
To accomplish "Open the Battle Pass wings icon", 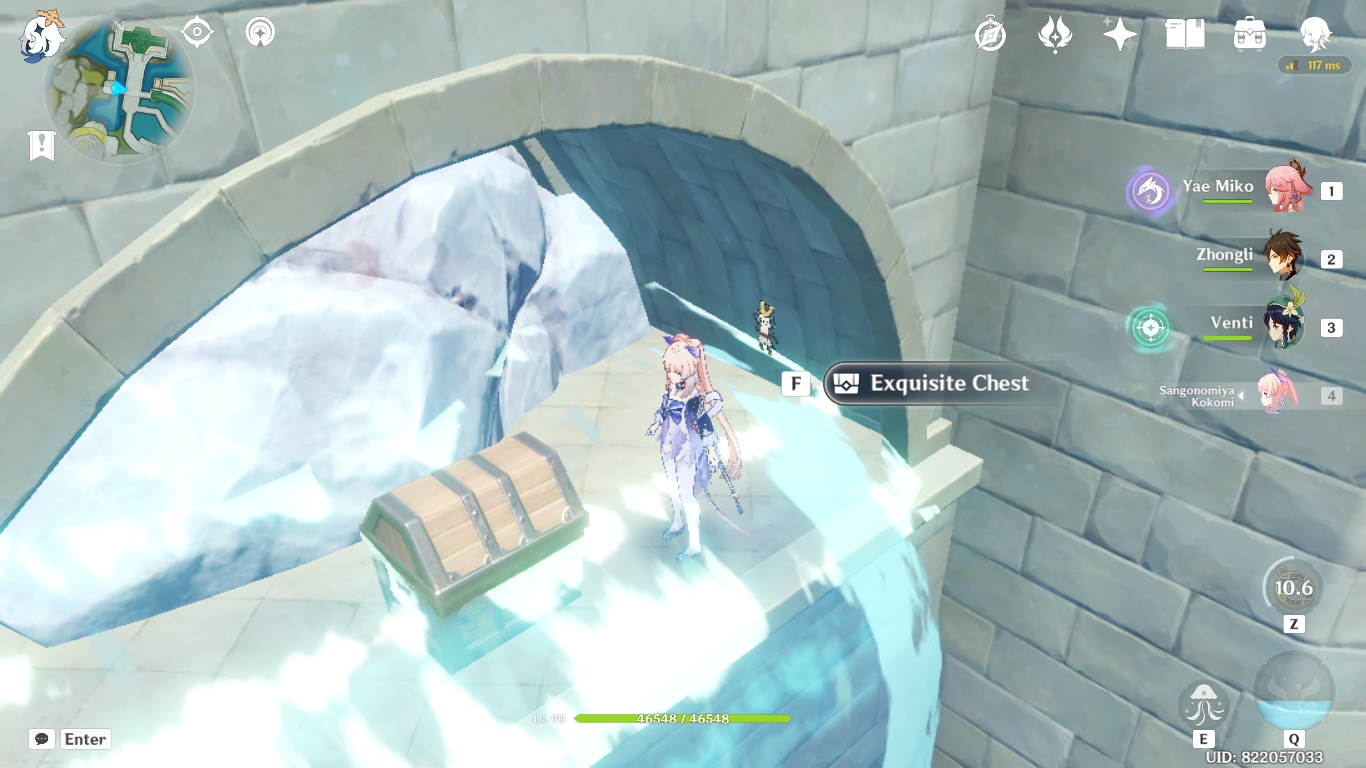I will coord(1054,33).
